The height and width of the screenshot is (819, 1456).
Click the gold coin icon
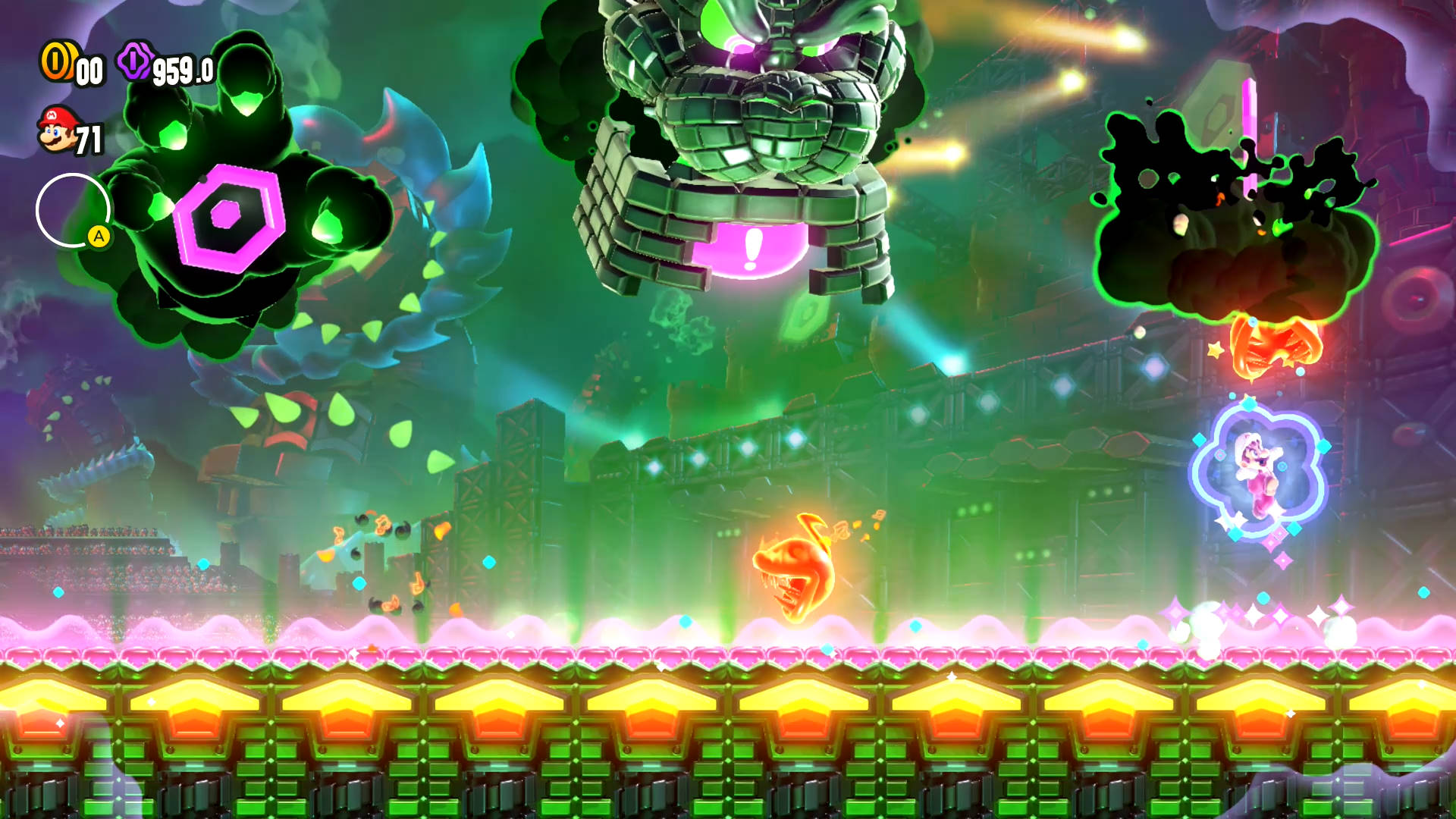tap(57, 61)
